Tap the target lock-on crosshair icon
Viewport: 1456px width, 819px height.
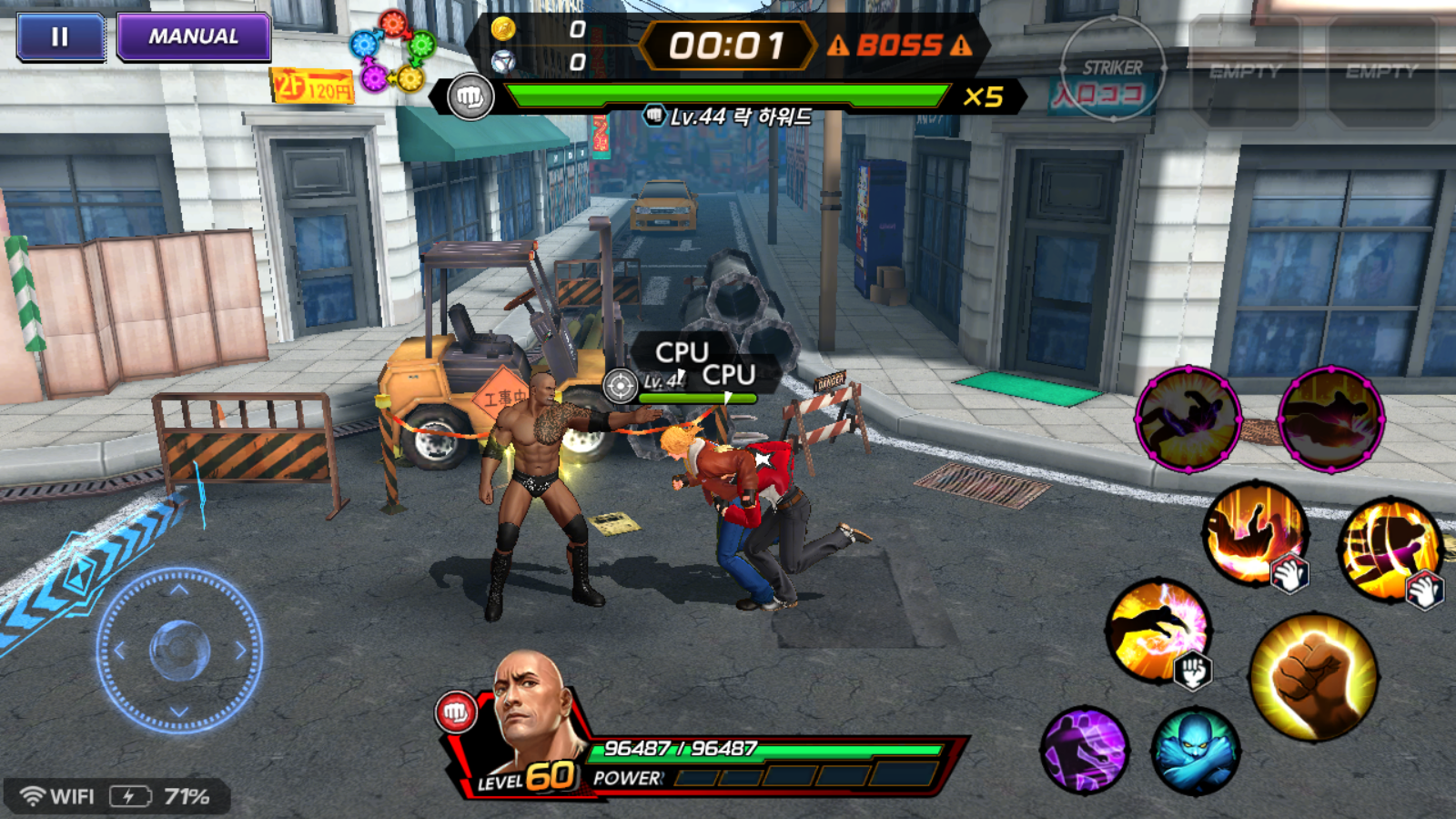click(621, 386)
